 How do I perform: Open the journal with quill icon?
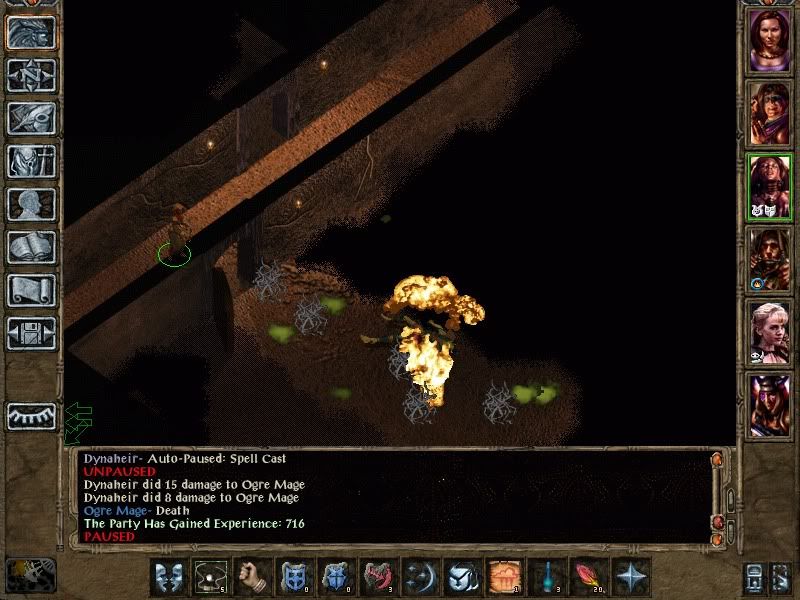(x=31, y=118)
